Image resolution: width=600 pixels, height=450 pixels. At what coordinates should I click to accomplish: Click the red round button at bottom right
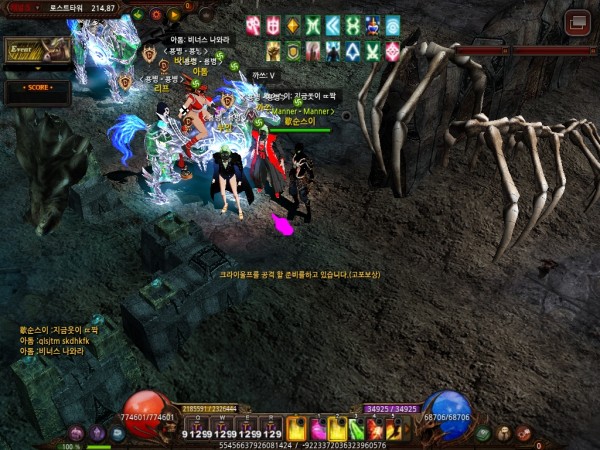524,433
